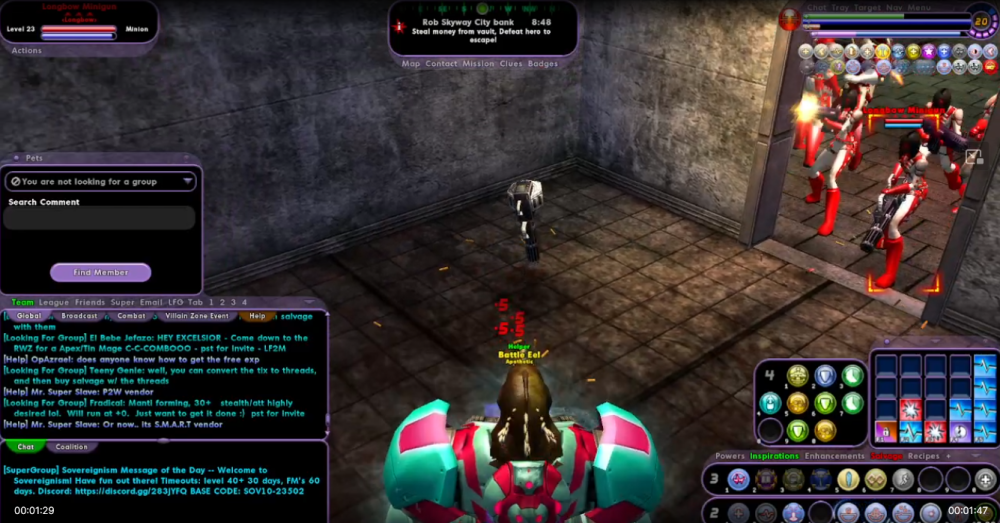Open the Badges window
The width and height of the screenshot is (1000, 523).
click(543, 64)
